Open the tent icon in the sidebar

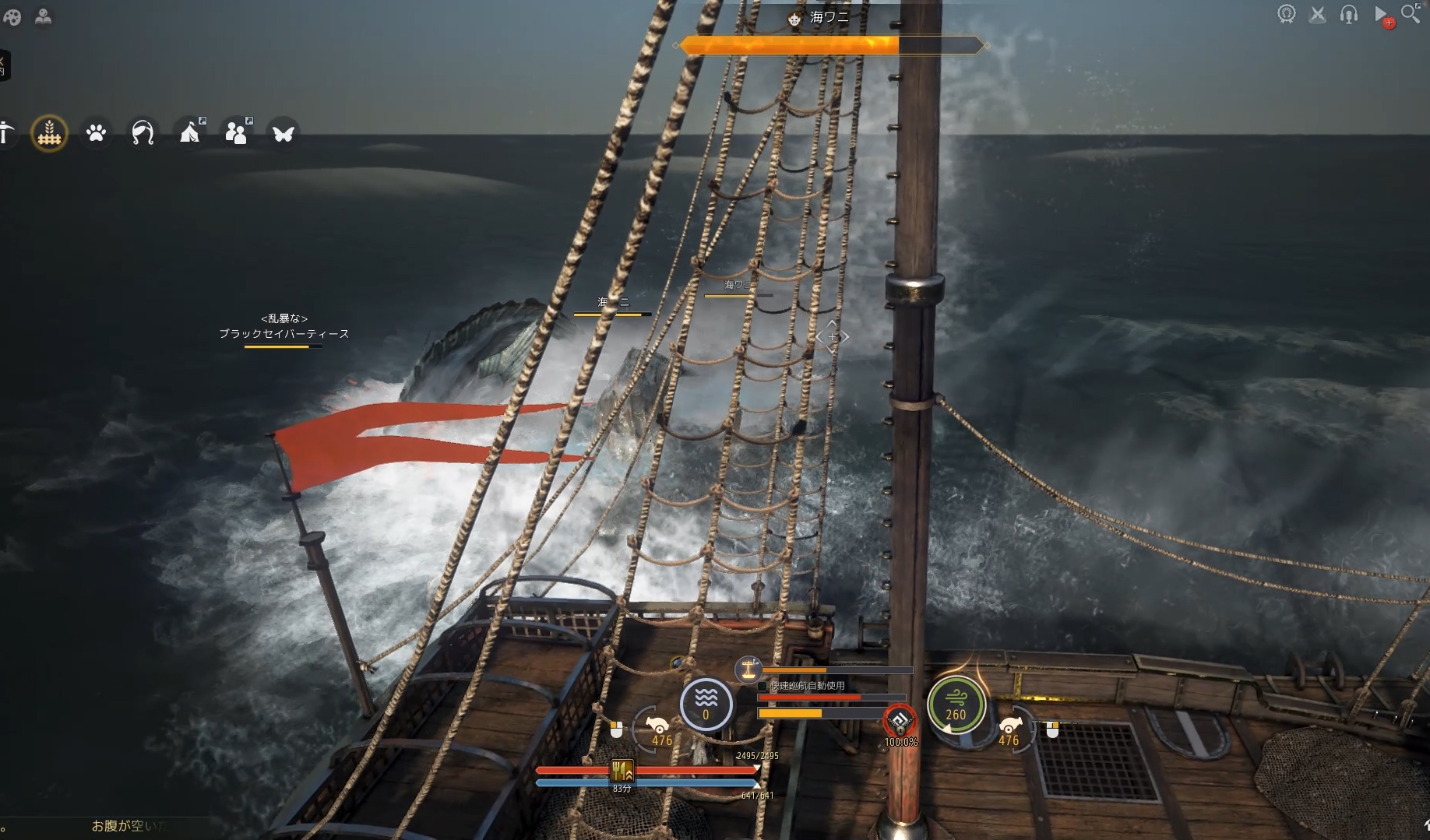(189, 133)
